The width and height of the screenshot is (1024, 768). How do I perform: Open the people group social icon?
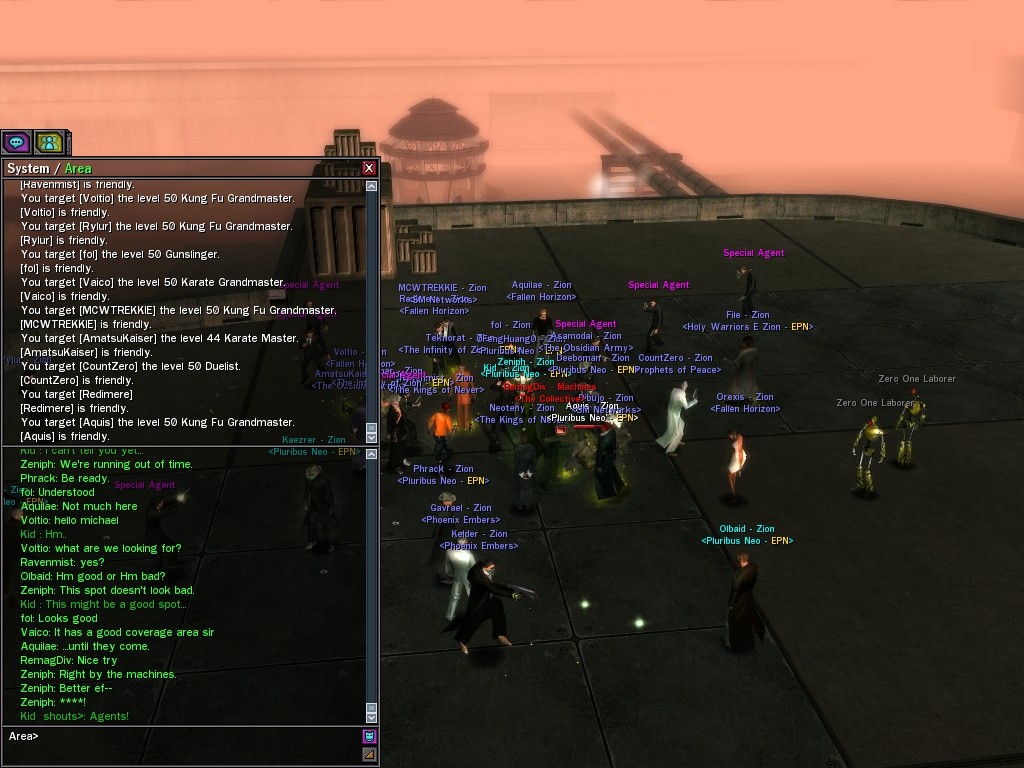pyautogui.click(x=48, y=142)
